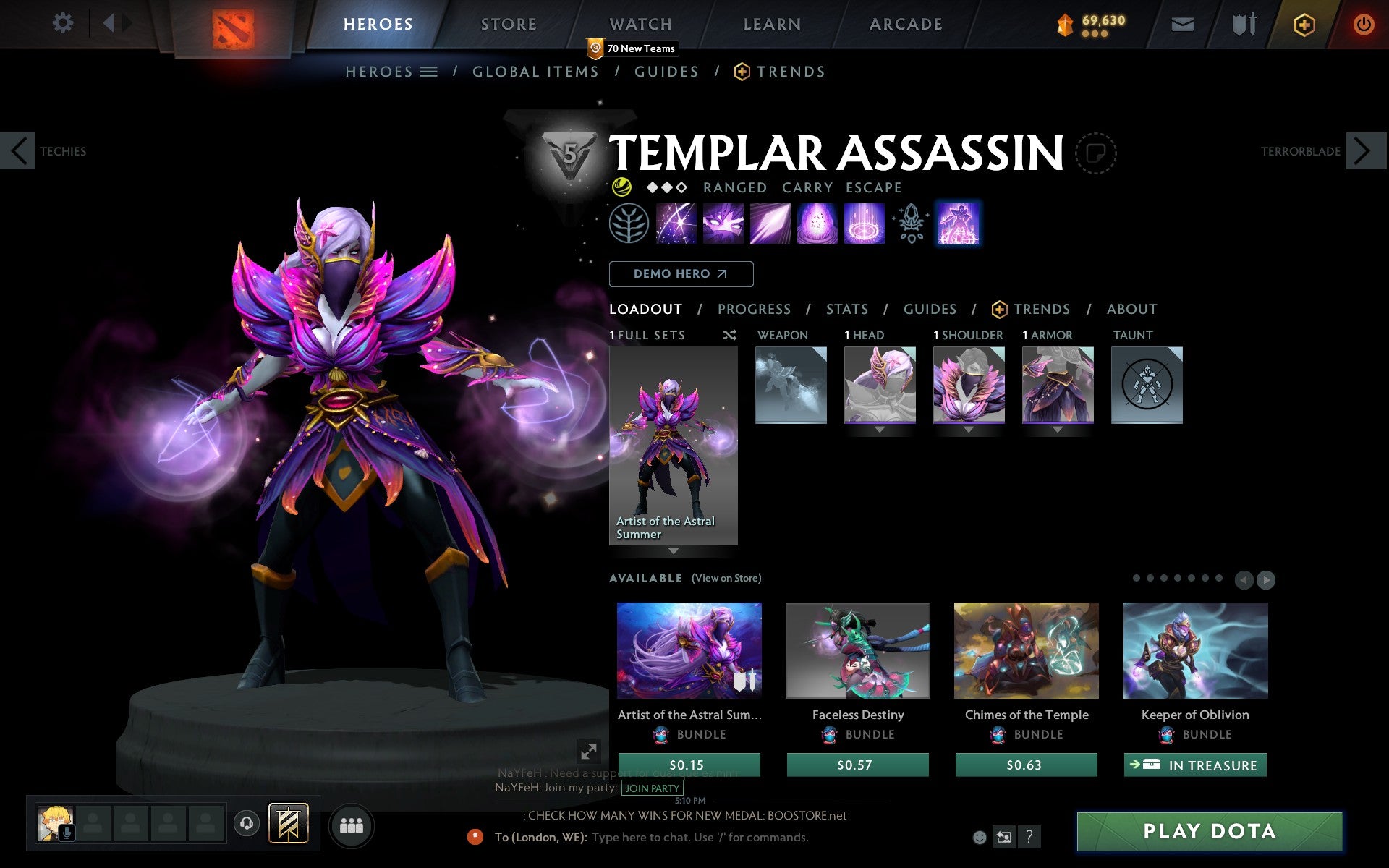Expand the Artist of the Astral Summer set
1389x868 pixels.
click(x=674, y=551)
